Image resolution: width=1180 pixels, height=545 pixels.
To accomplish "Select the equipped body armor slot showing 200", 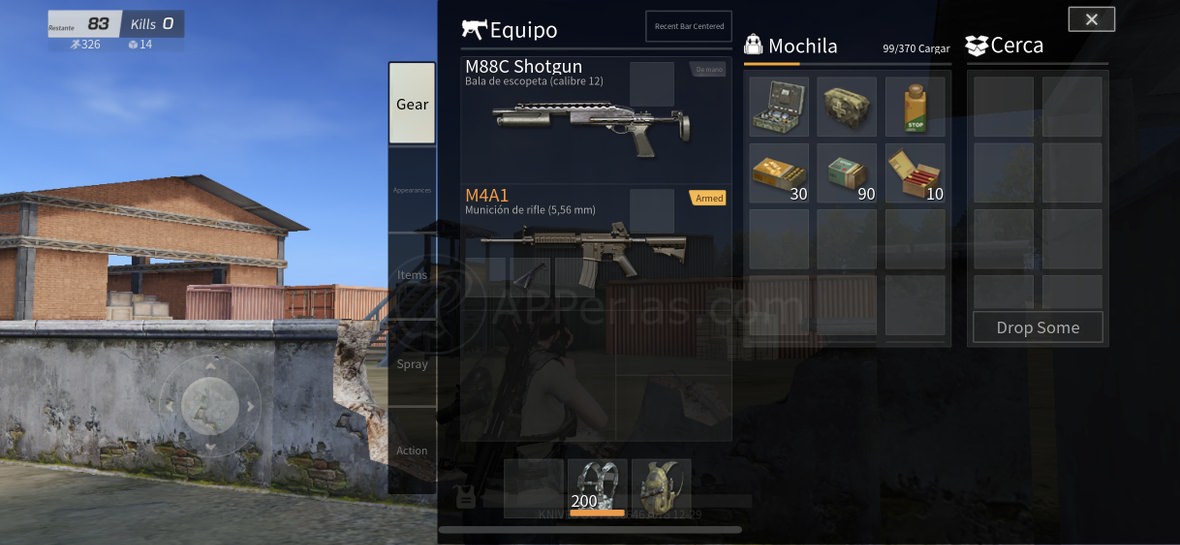I will (597, 488).
